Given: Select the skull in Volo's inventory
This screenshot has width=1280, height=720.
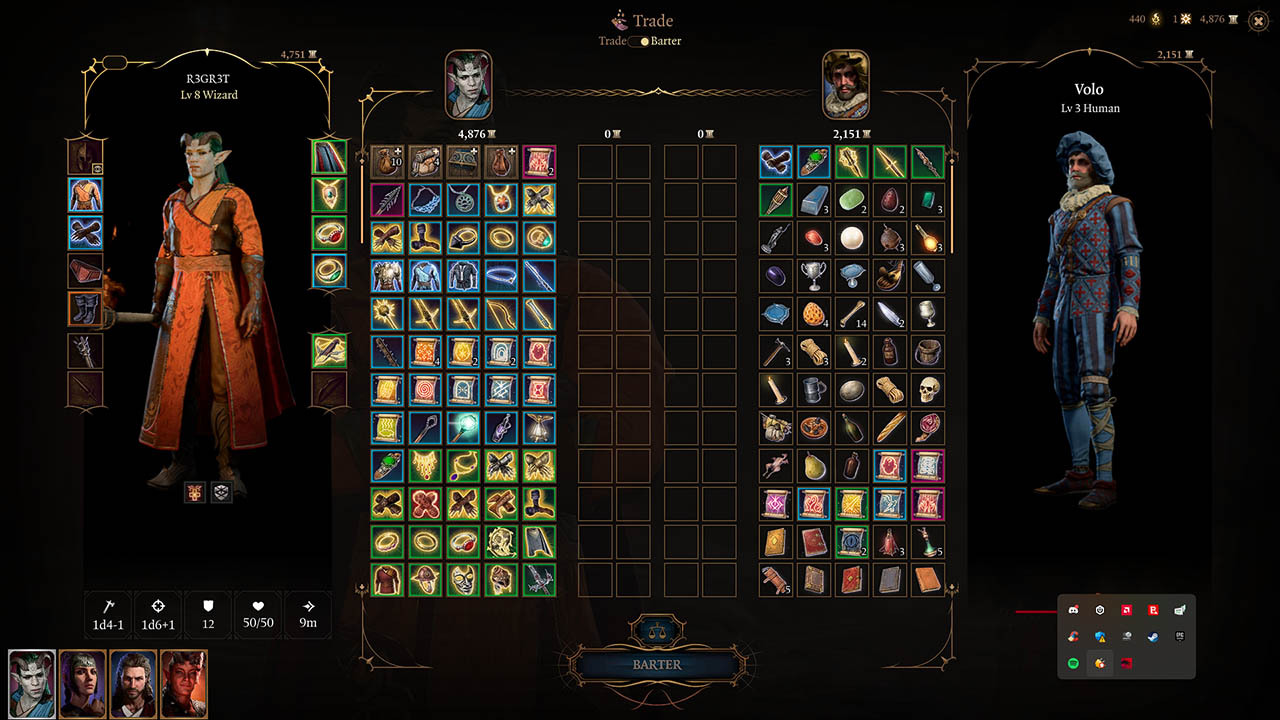Looking at the screenshot, I should 928,389.
